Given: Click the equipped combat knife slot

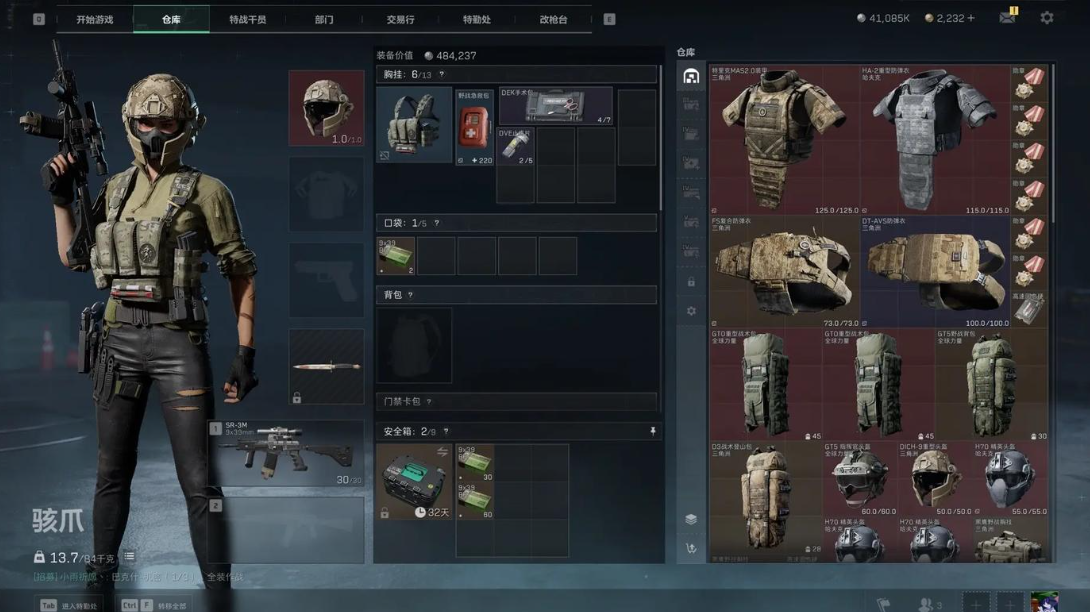Looking at the screenshot, I should point(327,367).
